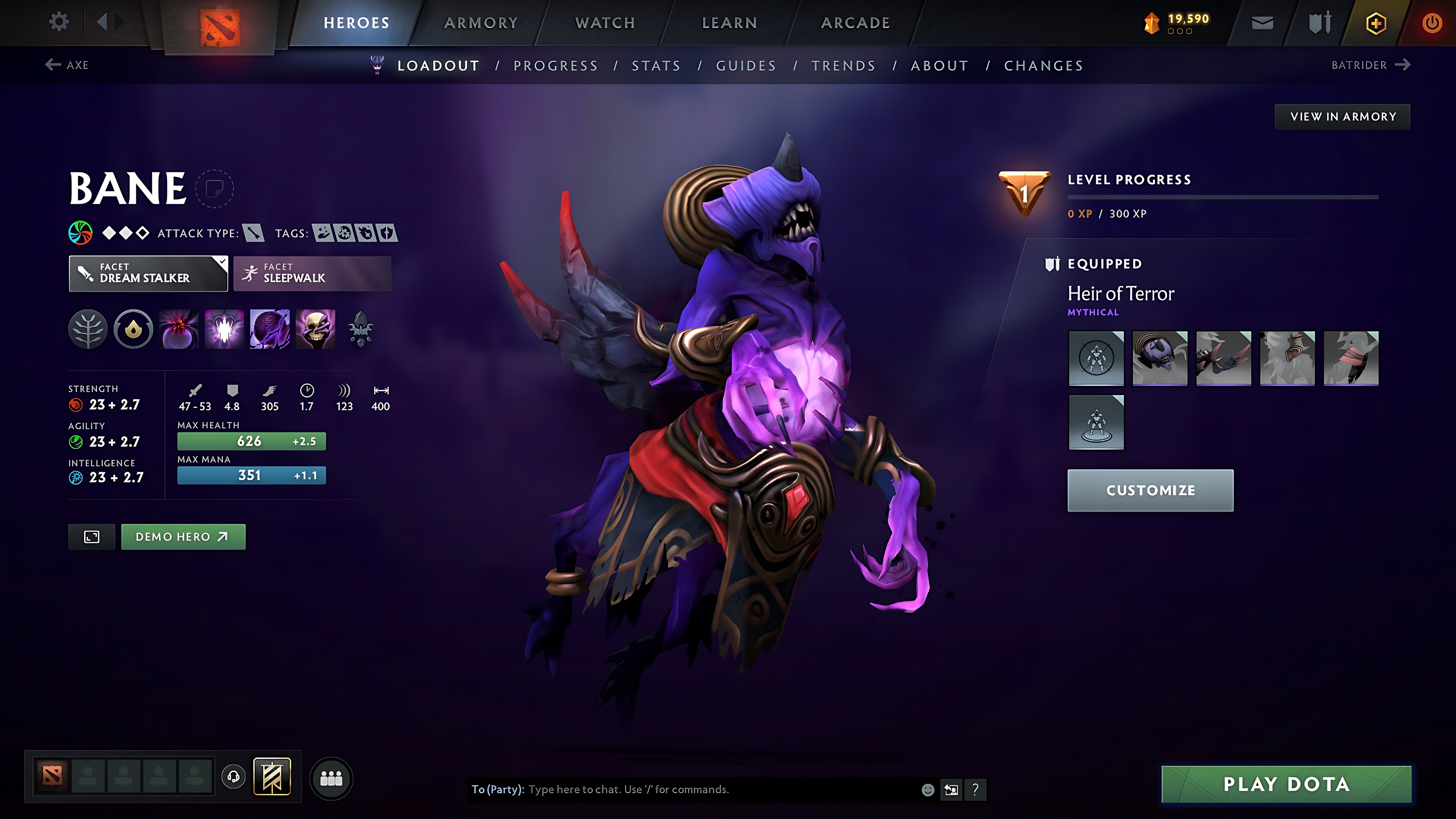This screenshot has width=1456, height=819.
Task: Open the mail inbox icon
Action: [1262, 22]
